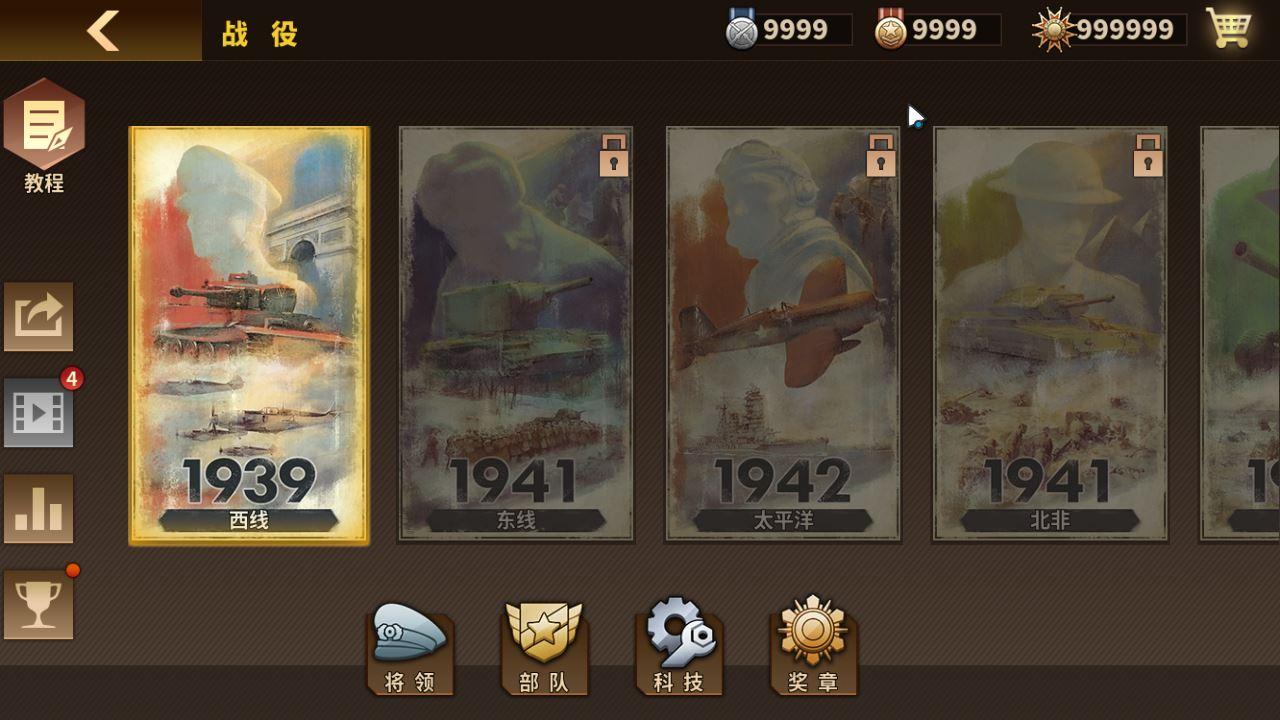This screenshot has width=1280, height=720.
Task: Click the gold medal currency counter
Action: (x=933, y=29)
